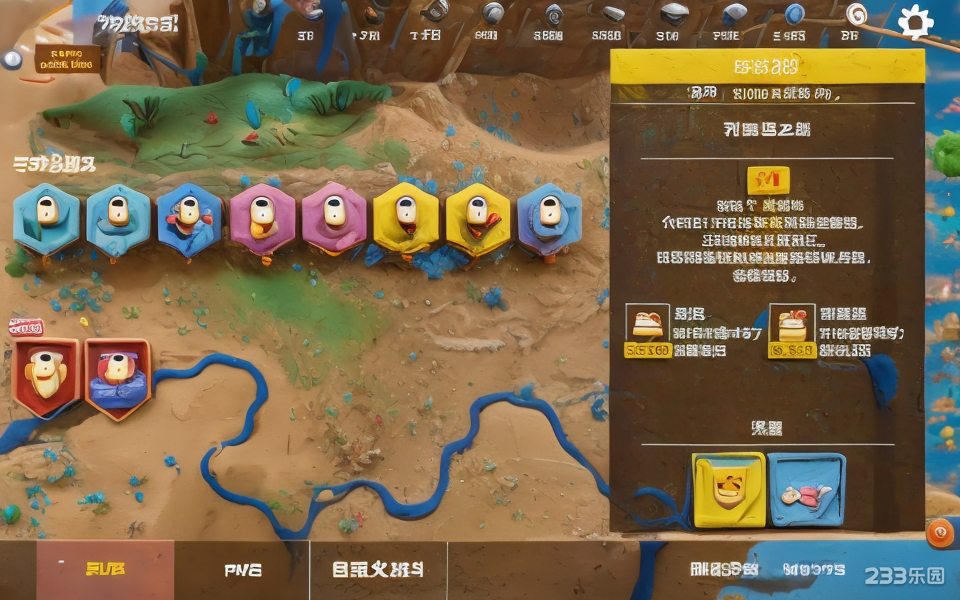Select the blue hexagon tile with orange bird

189,217
